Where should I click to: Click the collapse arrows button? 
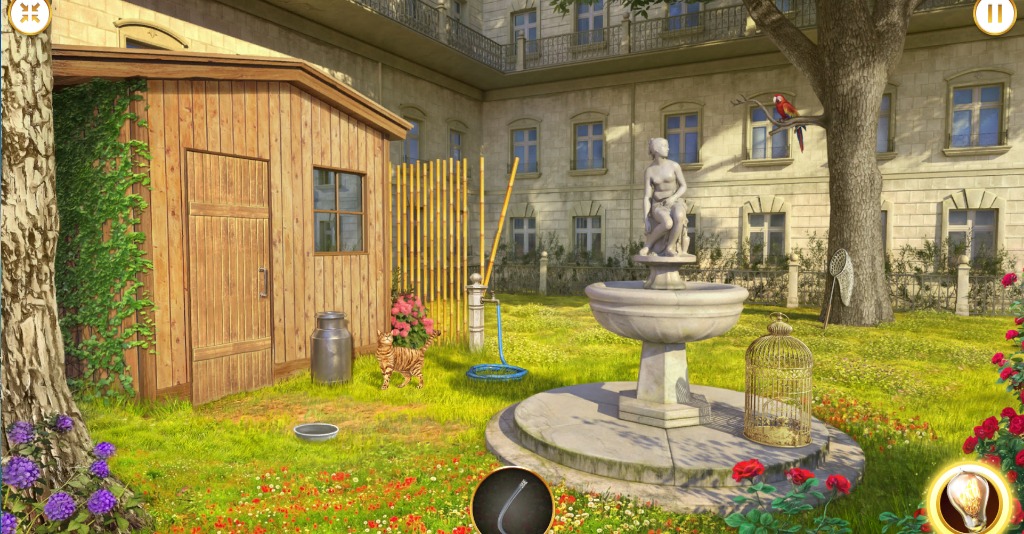point(30,13)
